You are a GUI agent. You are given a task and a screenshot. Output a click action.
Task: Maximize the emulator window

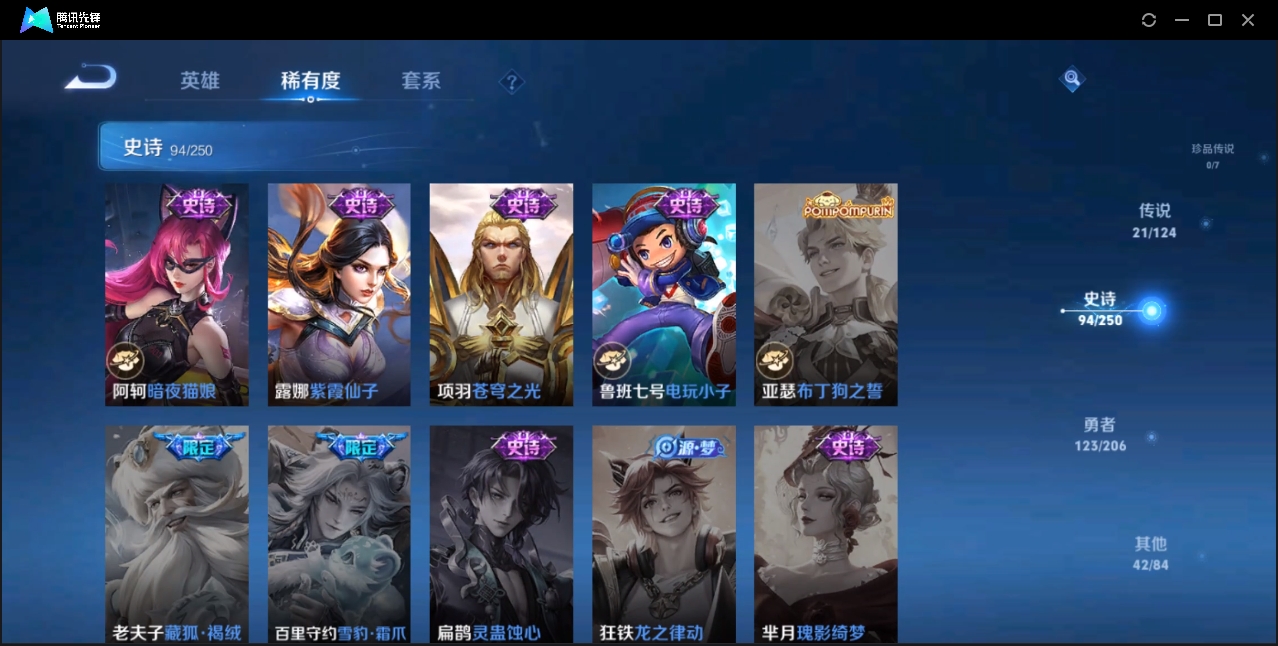(x=1215, y=20)
